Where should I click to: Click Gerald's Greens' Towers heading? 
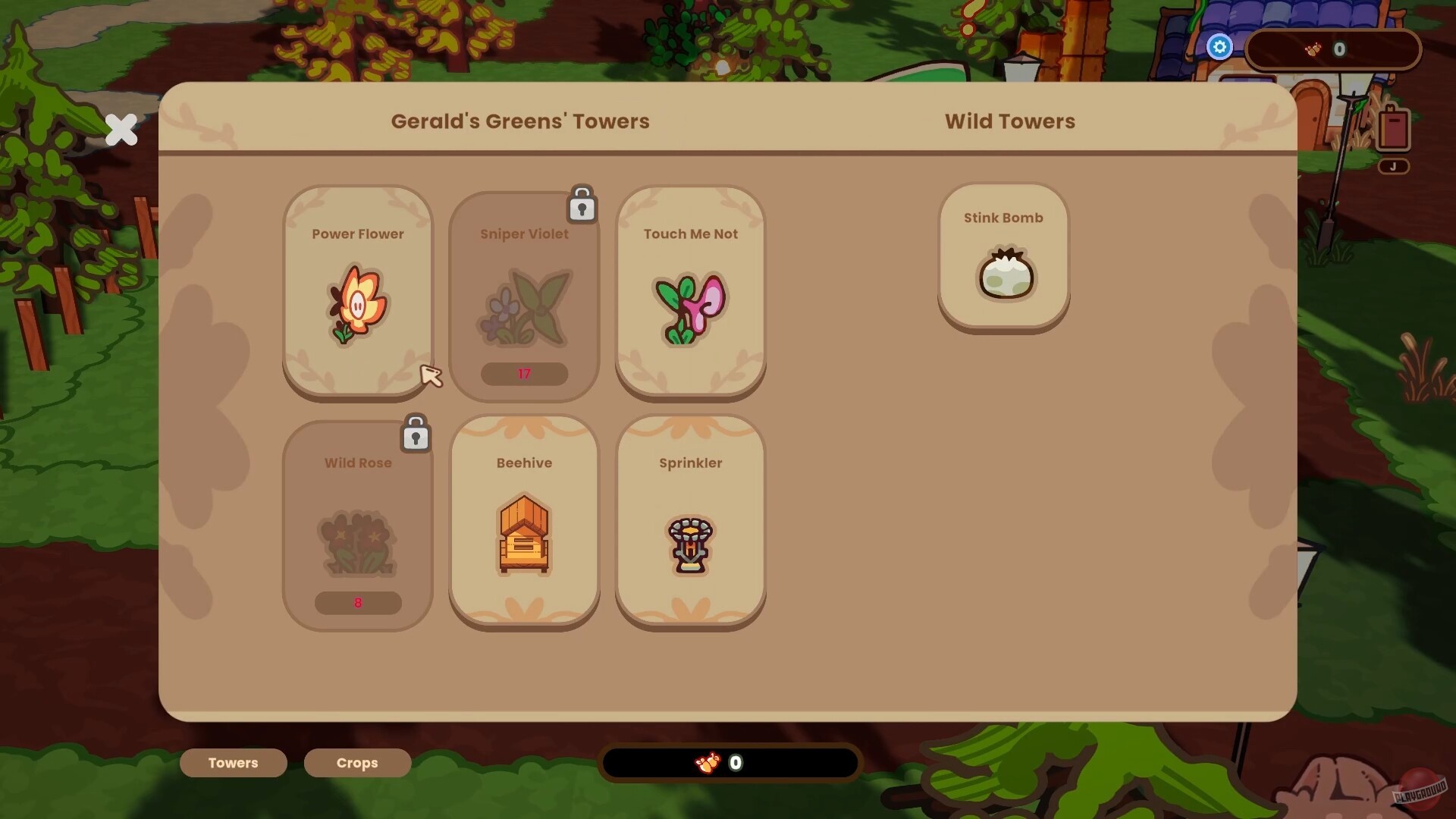pos(519,121)
